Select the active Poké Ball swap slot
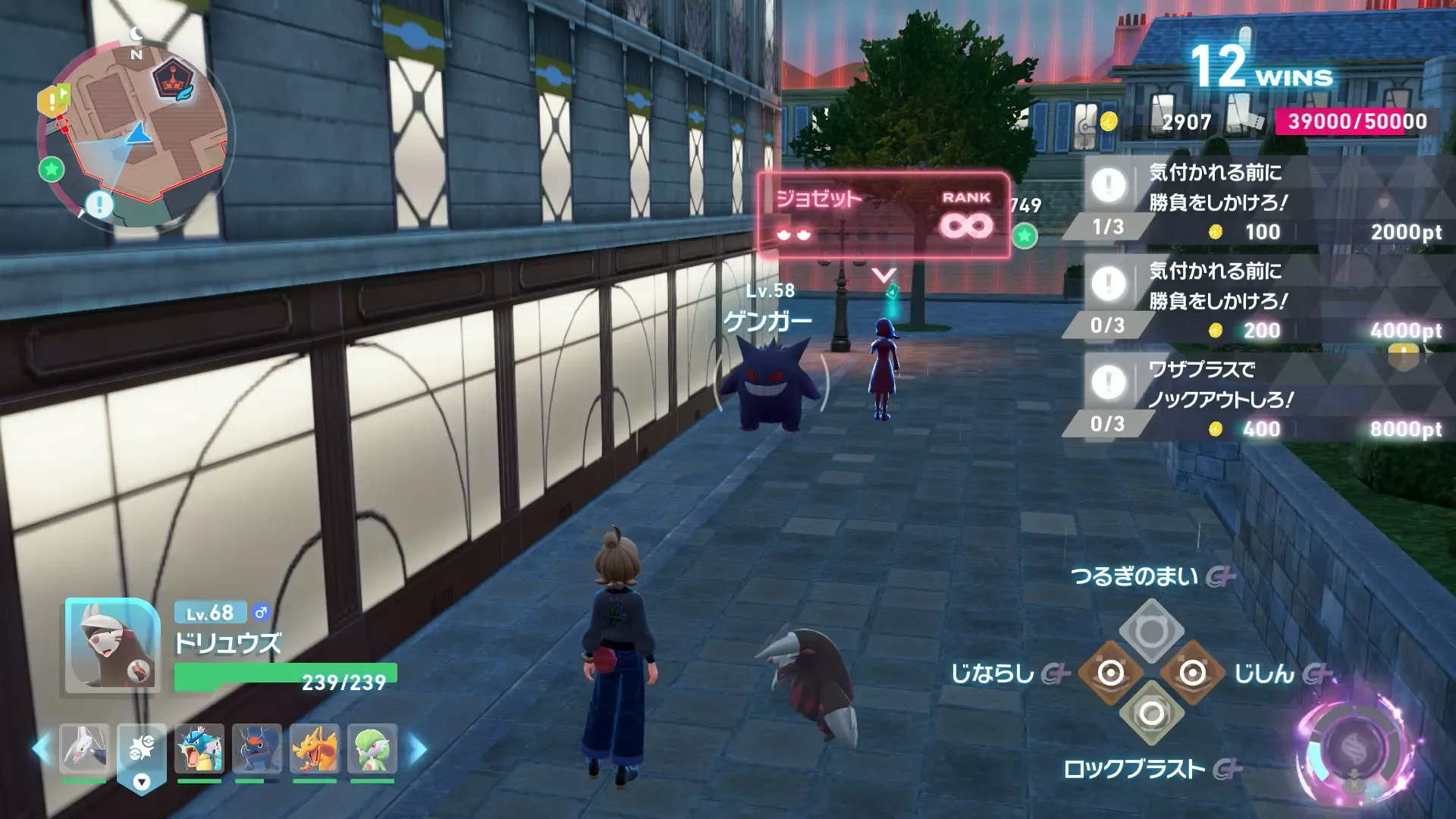This screenshot has width=1456, height=819. click(x=142, y=753)
